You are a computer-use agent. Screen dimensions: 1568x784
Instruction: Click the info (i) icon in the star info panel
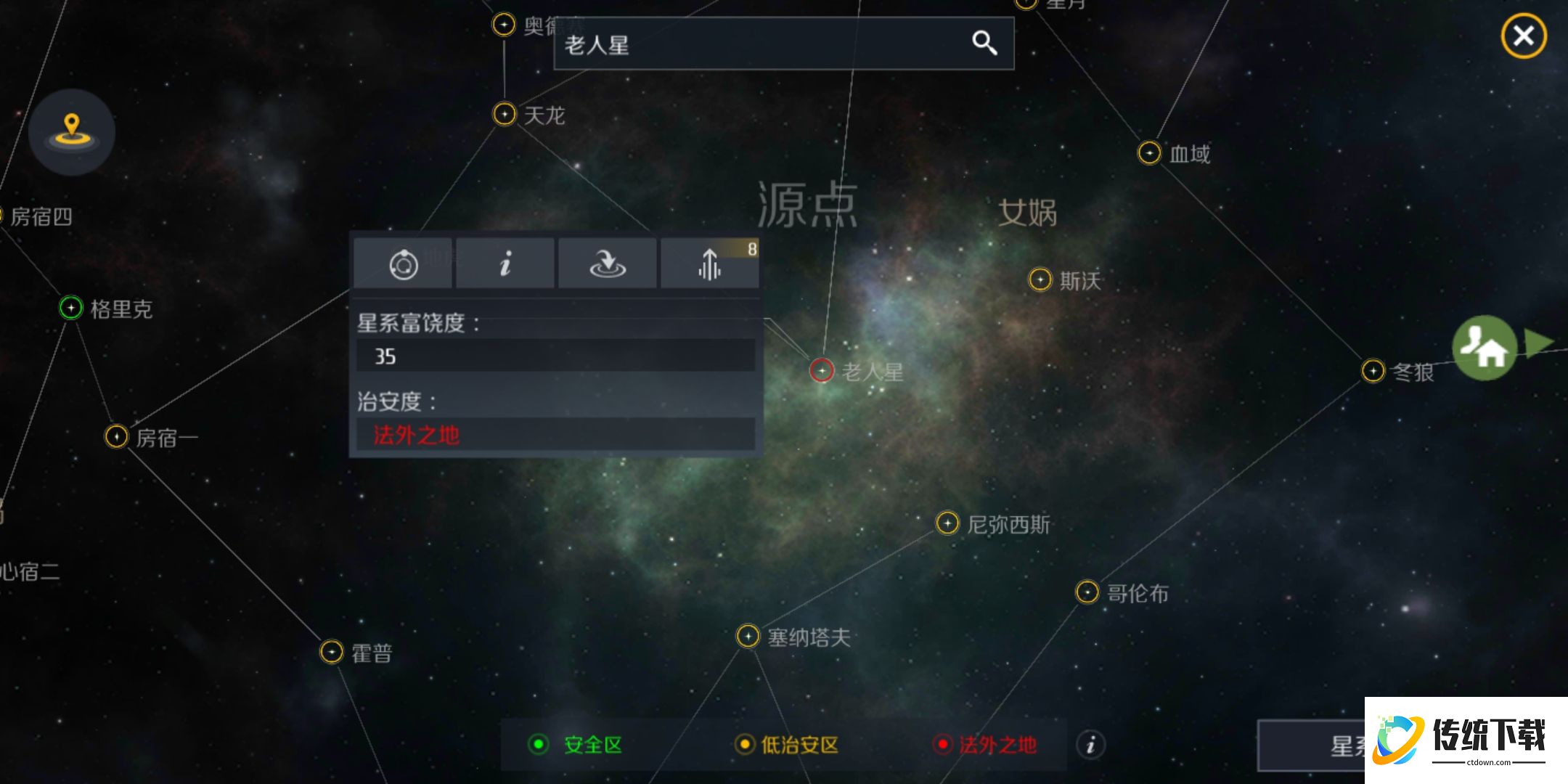coord(505,264)
